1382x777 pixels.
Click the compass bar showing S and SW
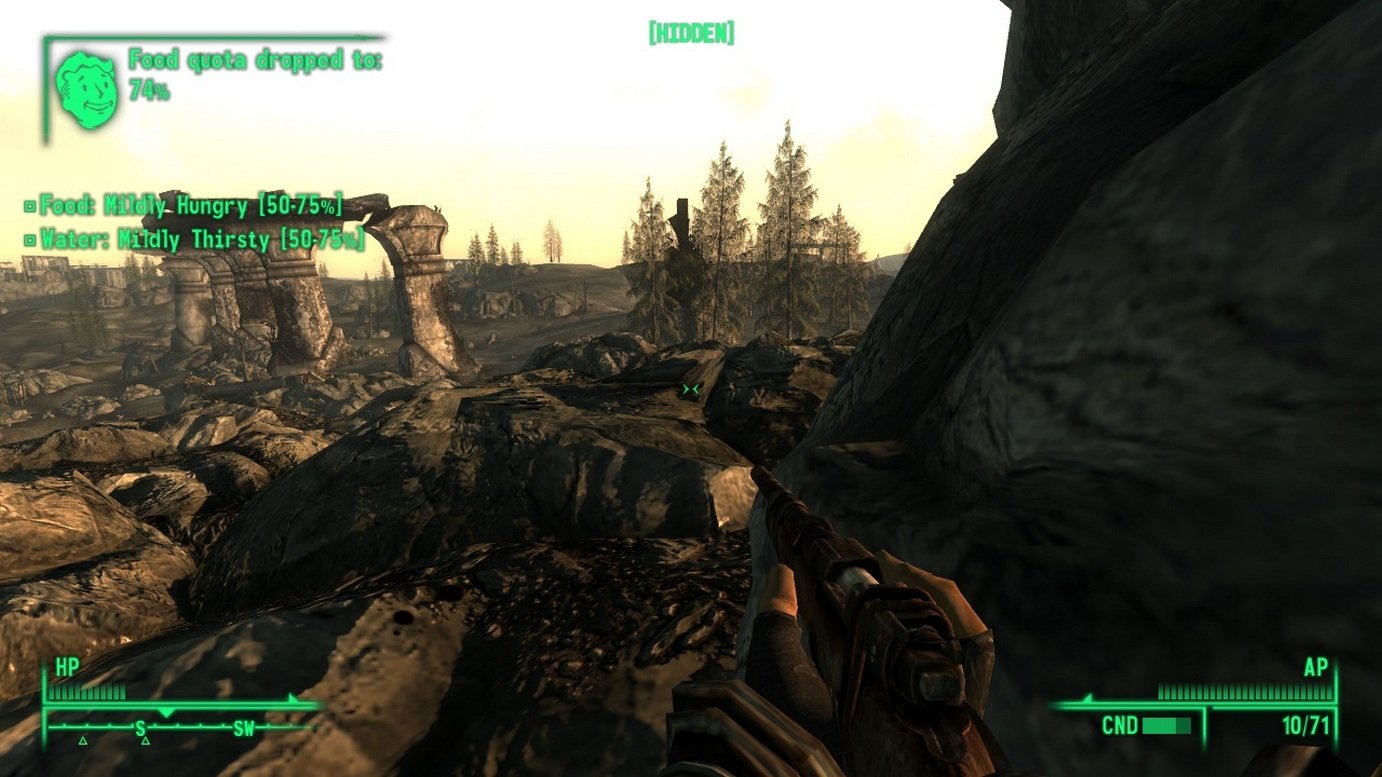coord(180,727)
